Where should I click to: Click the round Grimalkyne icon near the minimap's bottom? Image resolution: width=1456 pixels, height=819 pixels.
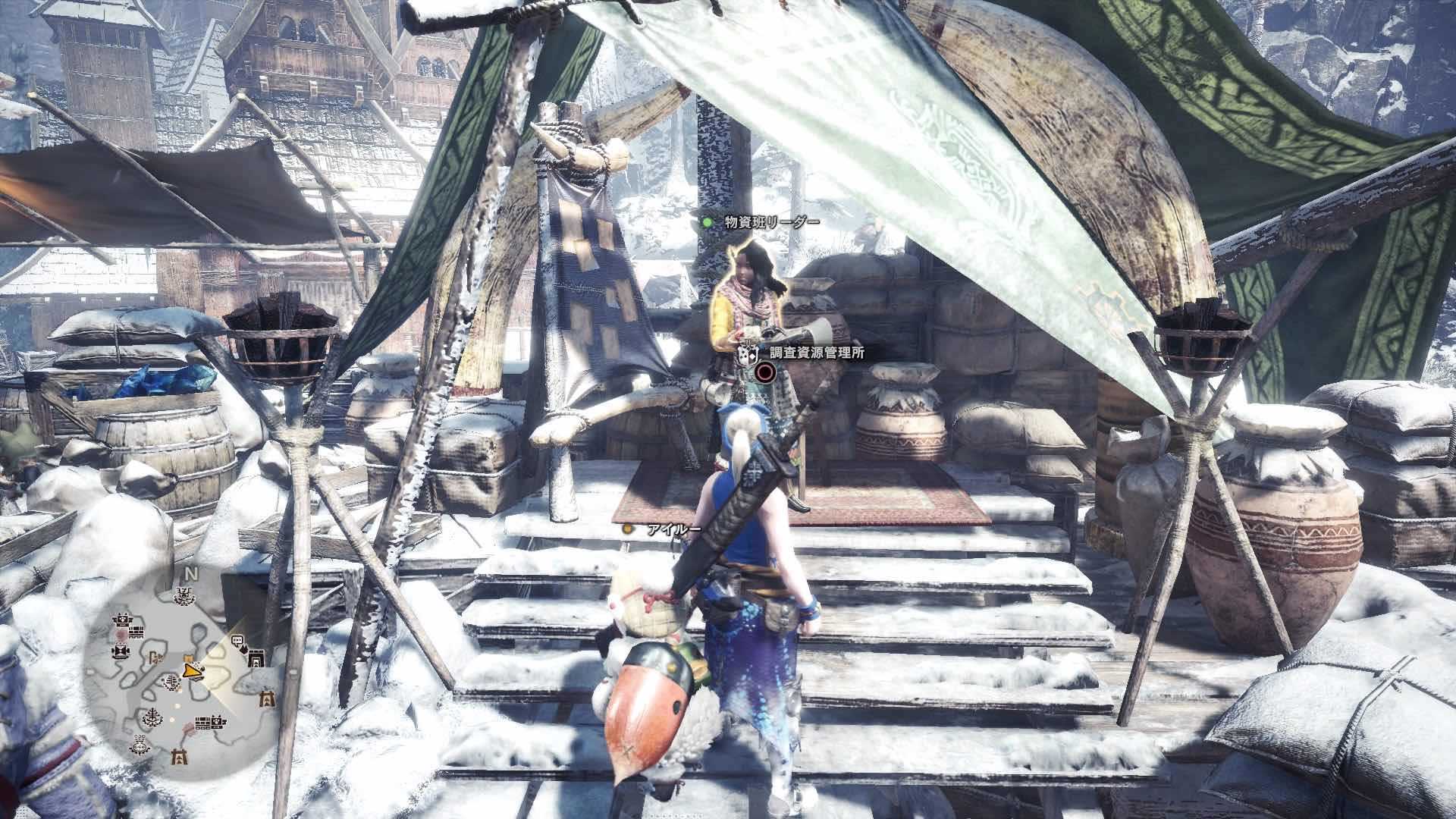click(x=139, y=746)
